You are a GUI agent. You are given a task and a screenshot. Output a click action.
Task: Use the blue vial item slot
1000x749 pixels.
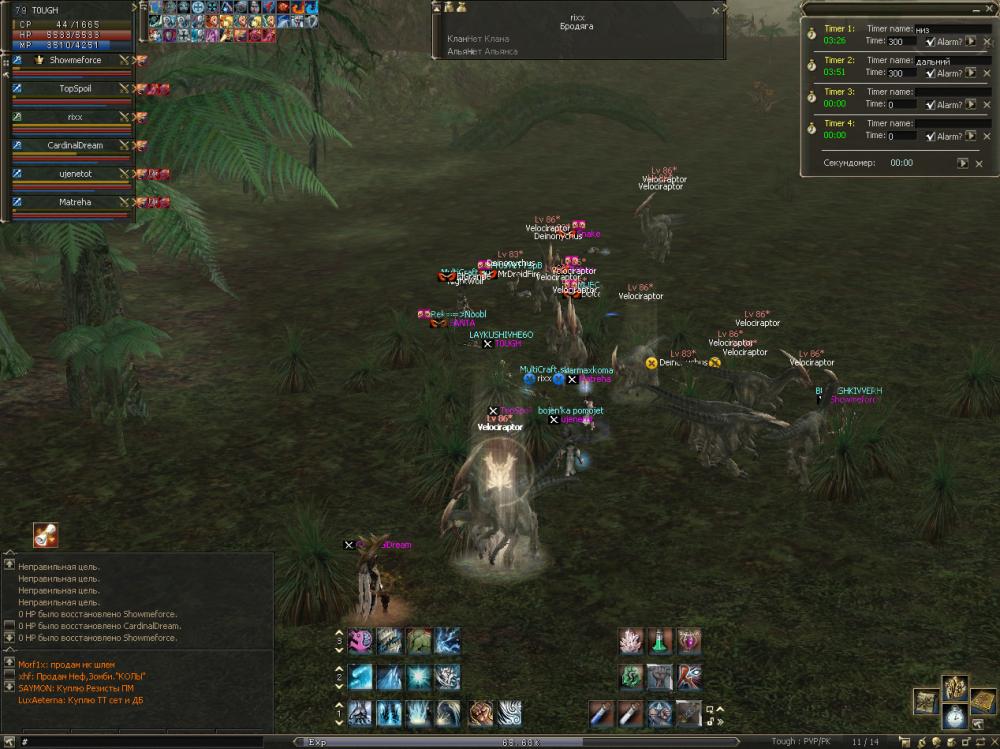click(x=600, y=712)
